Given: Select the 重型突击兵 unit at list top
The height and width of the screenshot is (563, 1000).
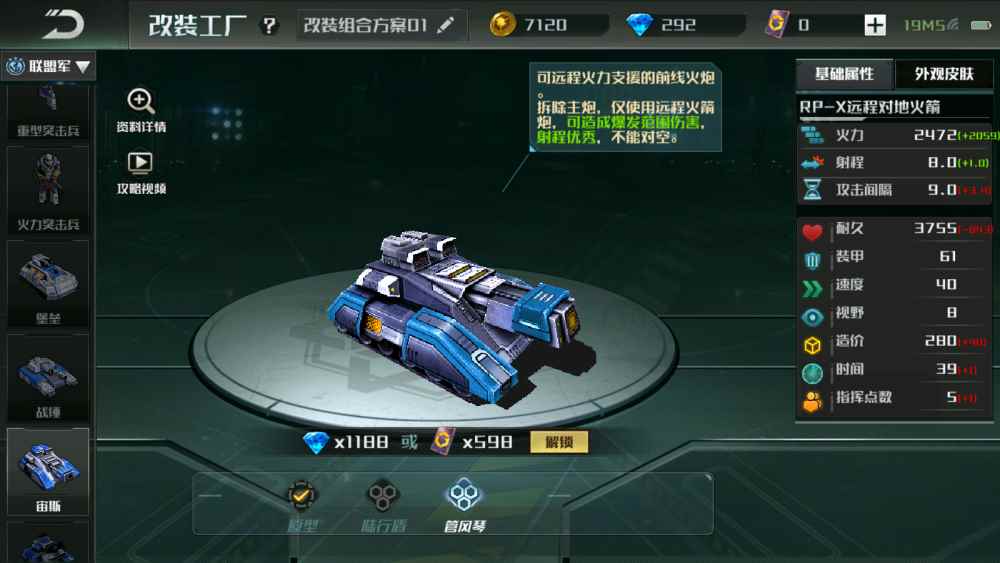Looking at the screenshot, I should point(48,112).
